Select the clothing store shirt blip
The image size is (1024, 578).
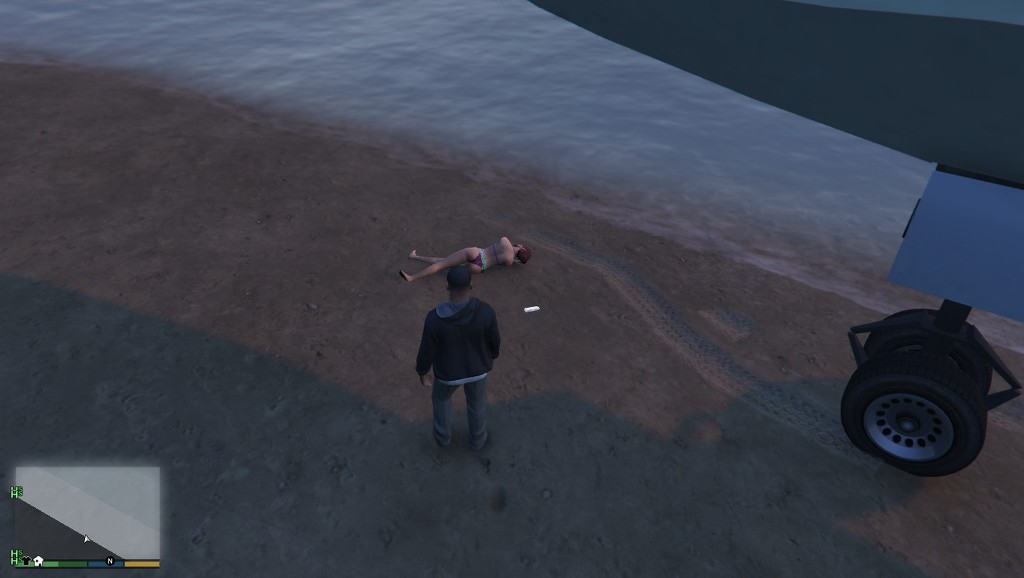click(x=25, y=561)
